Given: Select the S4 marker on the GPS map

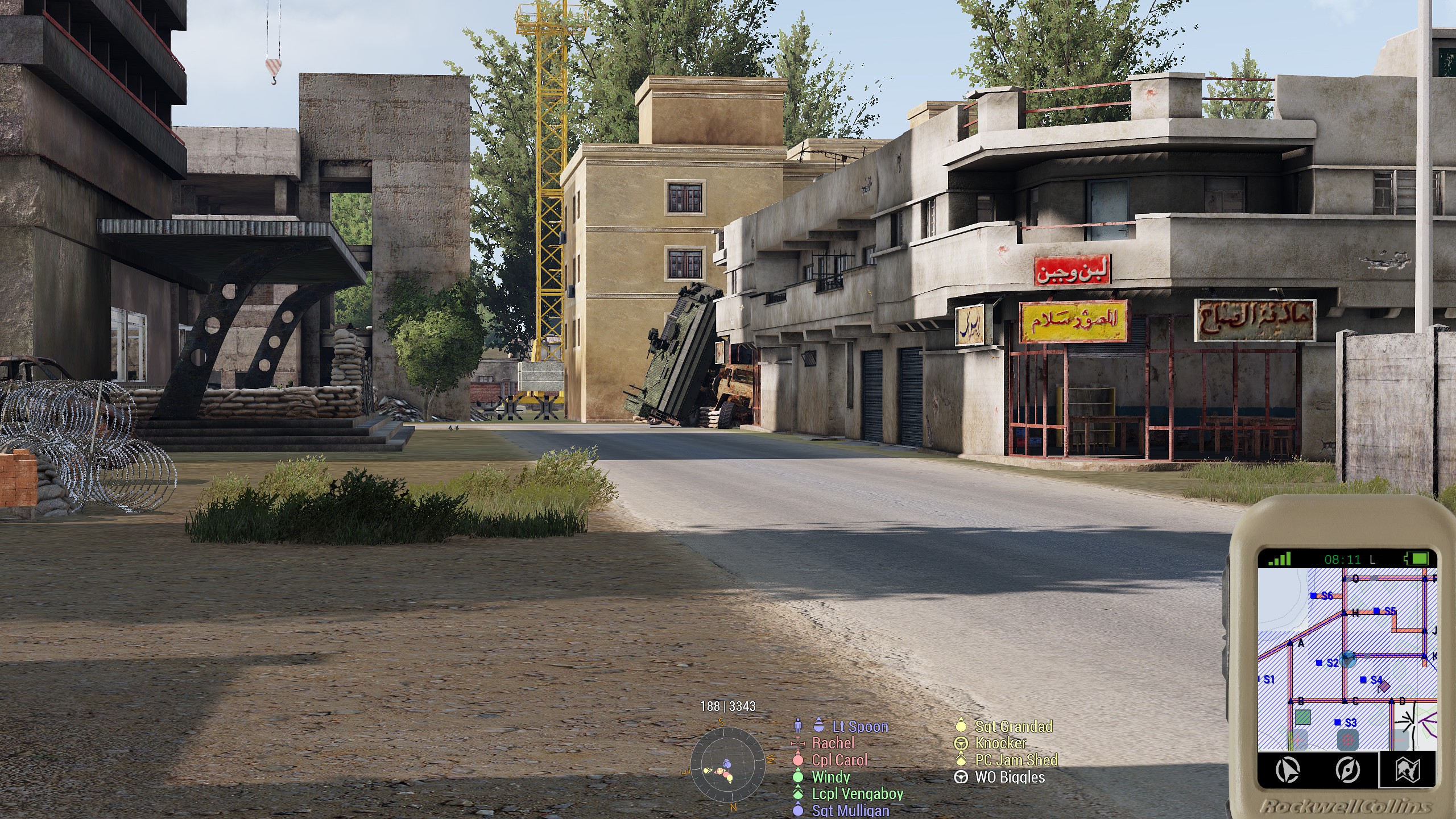Looking at the screenshot, I should click(x=1371, y=680).
